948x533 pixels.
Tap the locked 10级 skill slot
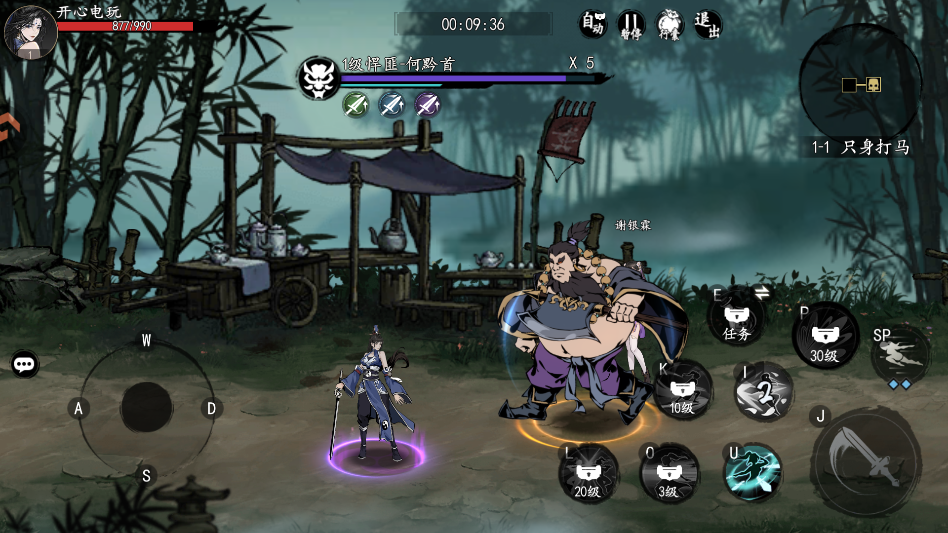point(683,390)
